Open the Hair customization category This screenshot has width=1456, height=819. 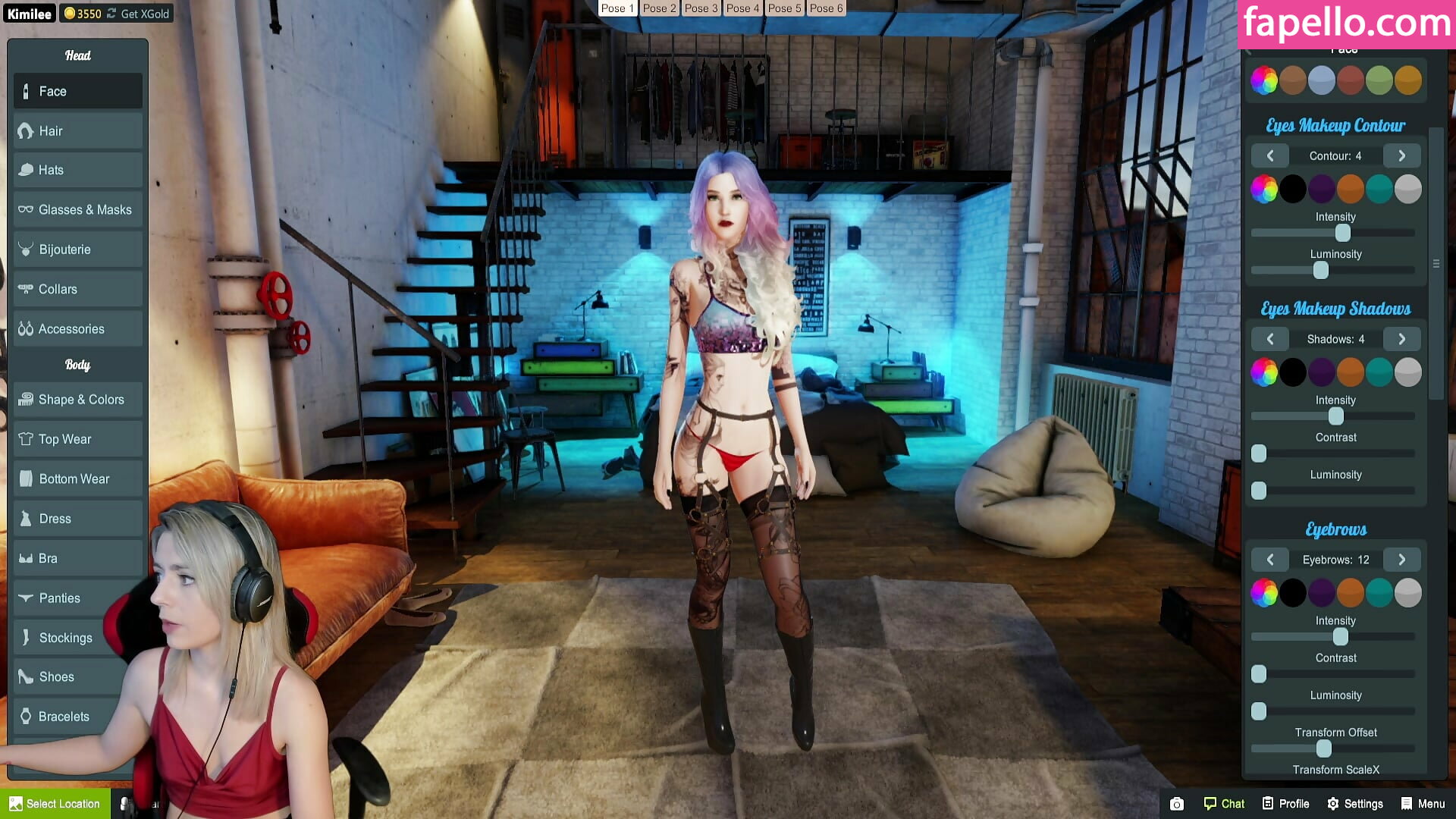77,131
